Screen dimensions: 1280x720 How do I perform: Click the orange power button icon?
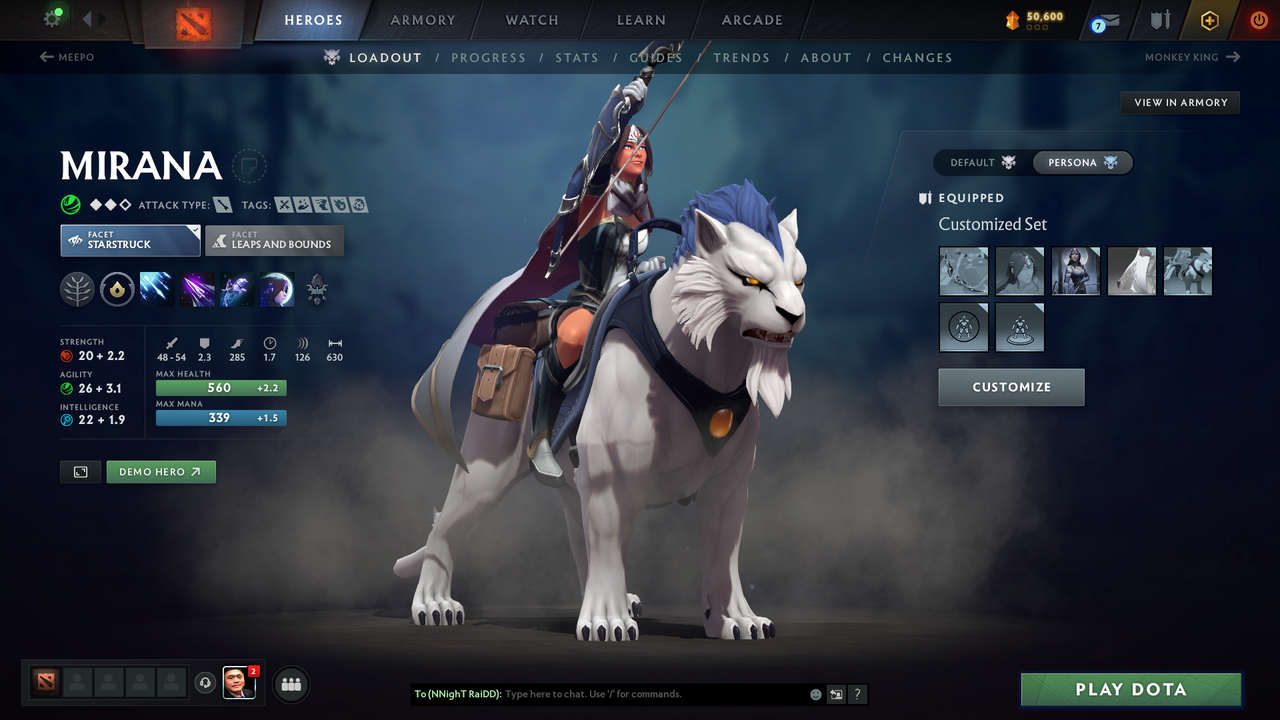click(x=1258, y=19)
